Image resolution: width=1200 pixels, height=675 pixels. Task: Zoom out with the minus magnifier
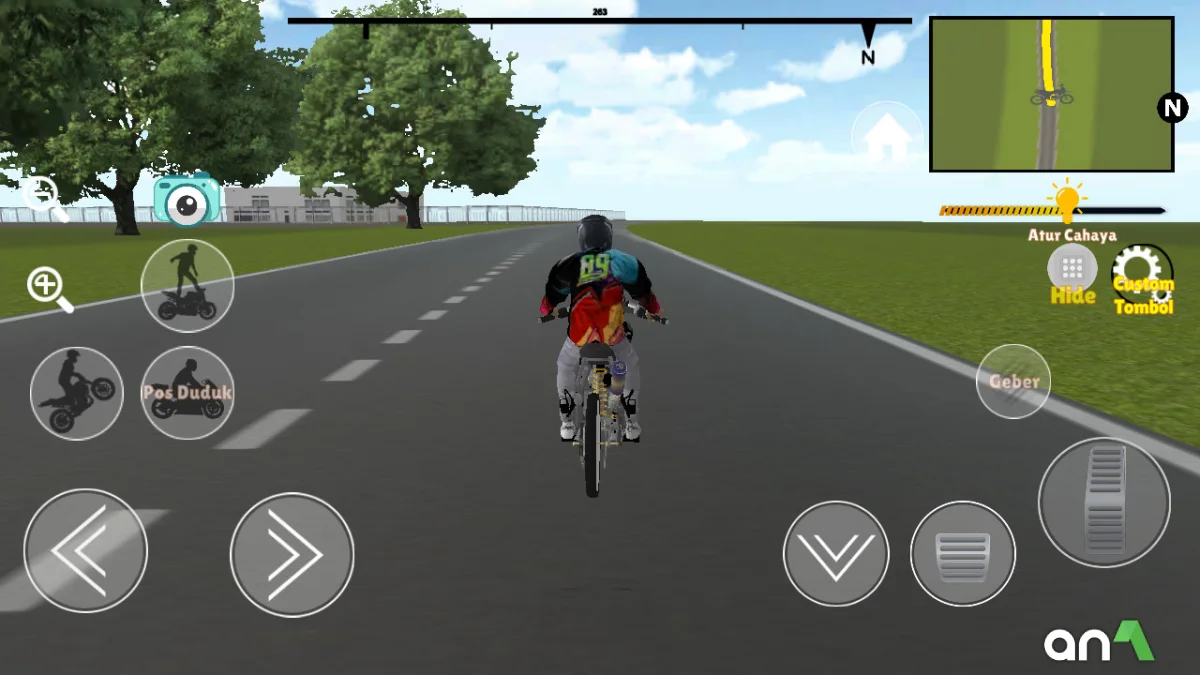[45, 197]
